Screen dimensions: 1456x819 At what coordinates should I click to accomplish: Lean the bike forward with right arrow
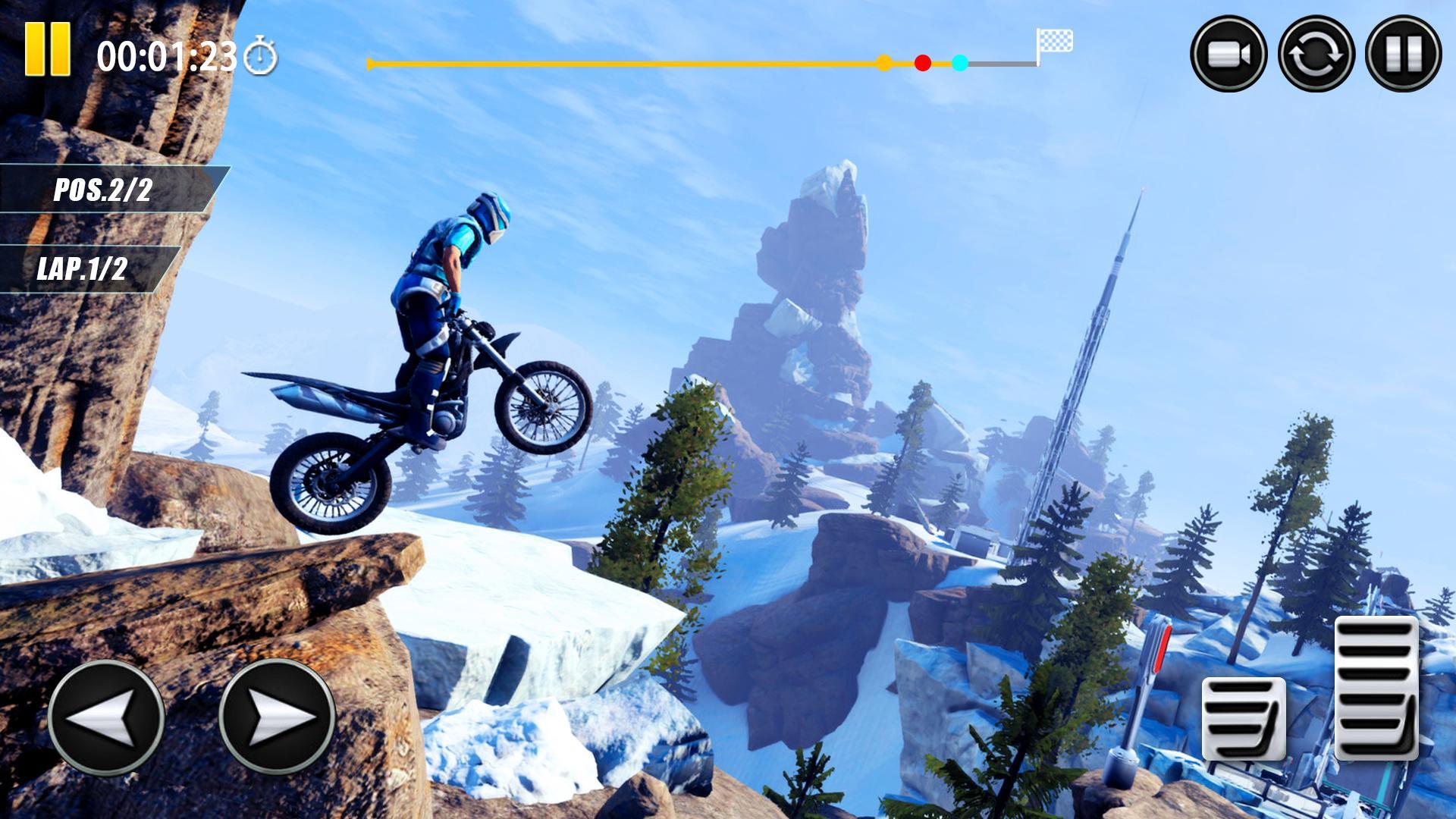point(277,717)
